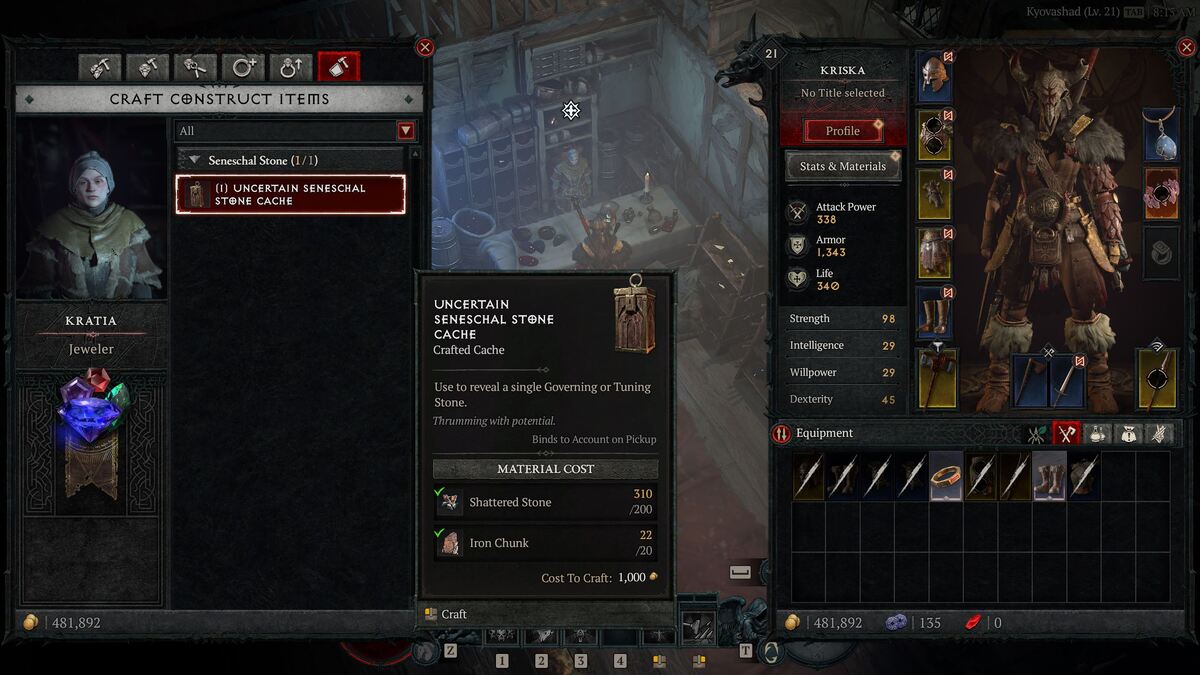Select the Uncertain Seneschal Stone Cache recipe
This screenshot has width=1200, height=675.
[291, 194]
